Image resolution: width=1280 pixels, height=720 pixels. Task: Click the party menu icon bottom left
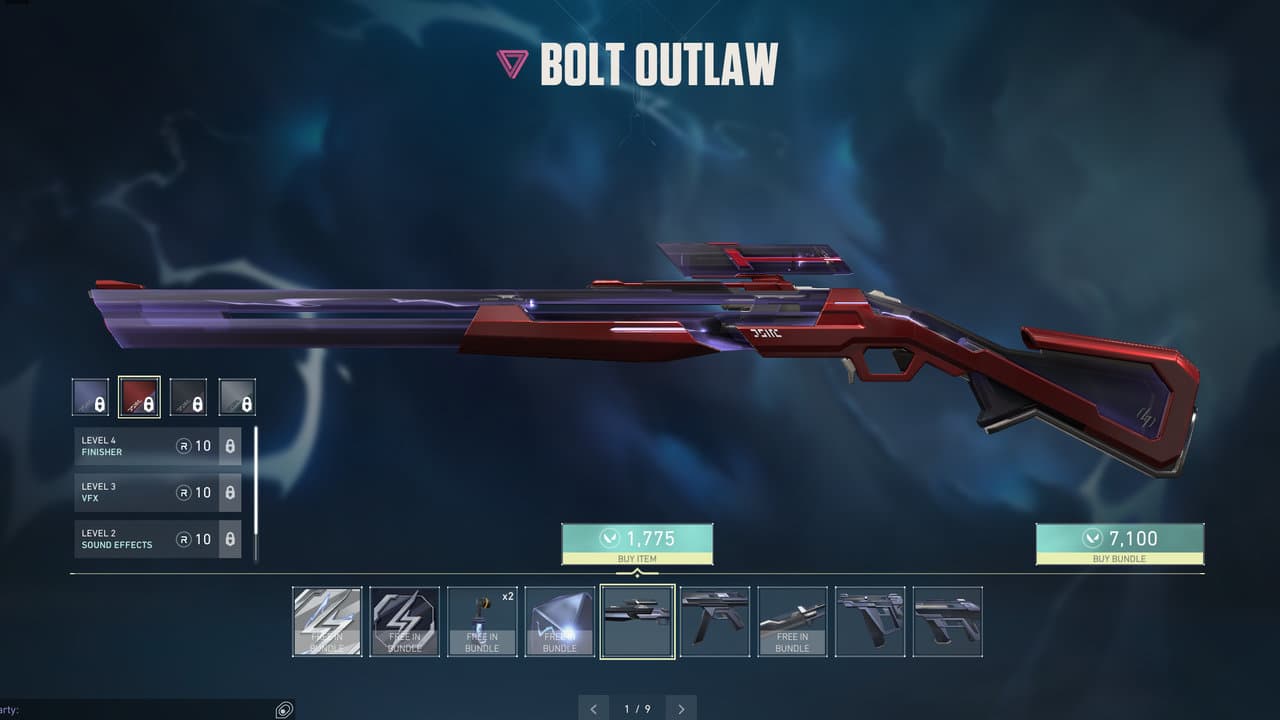click(x=283, y=708)
